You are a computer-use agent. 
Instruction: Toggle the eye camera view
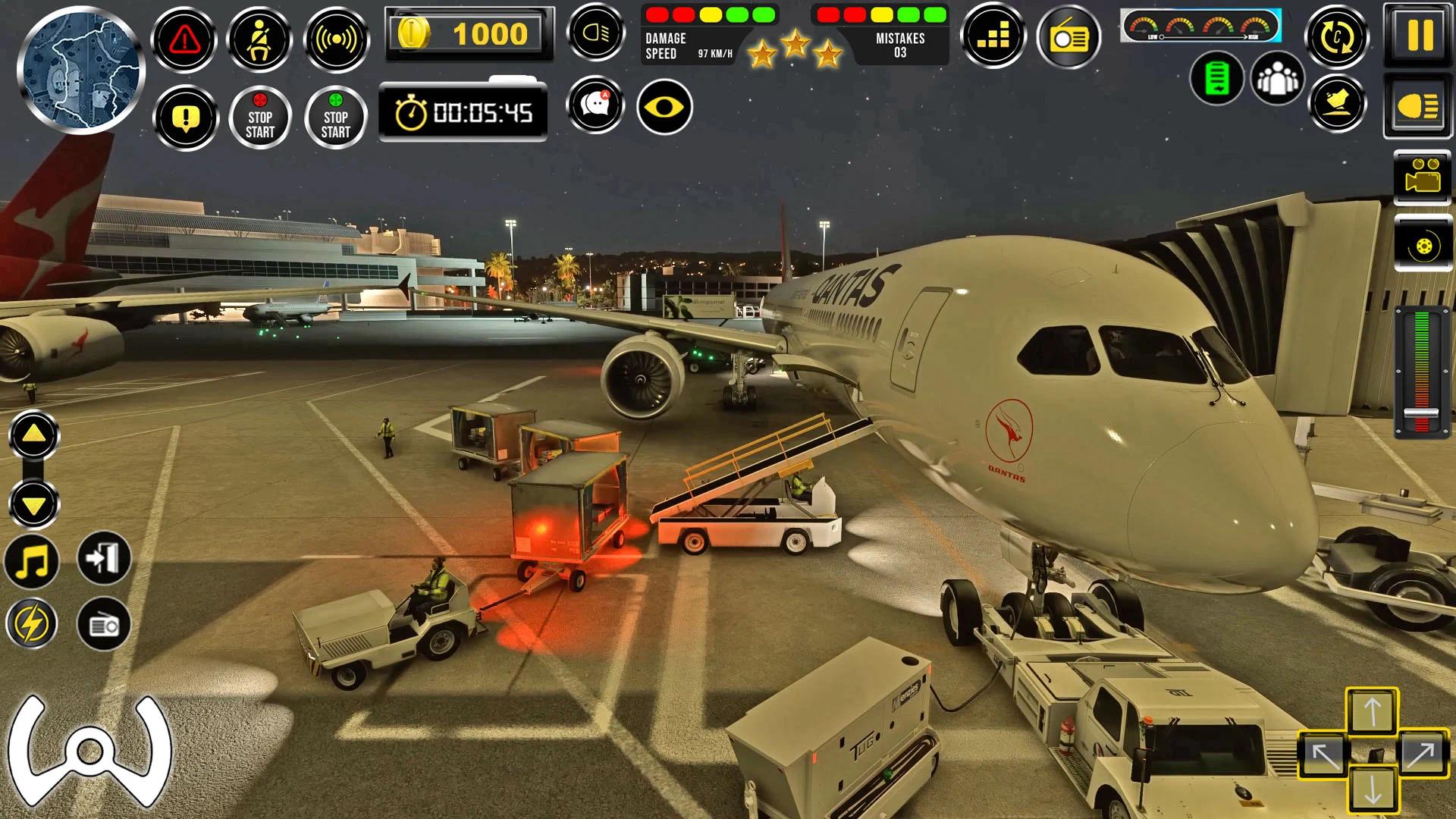[665, 108]
